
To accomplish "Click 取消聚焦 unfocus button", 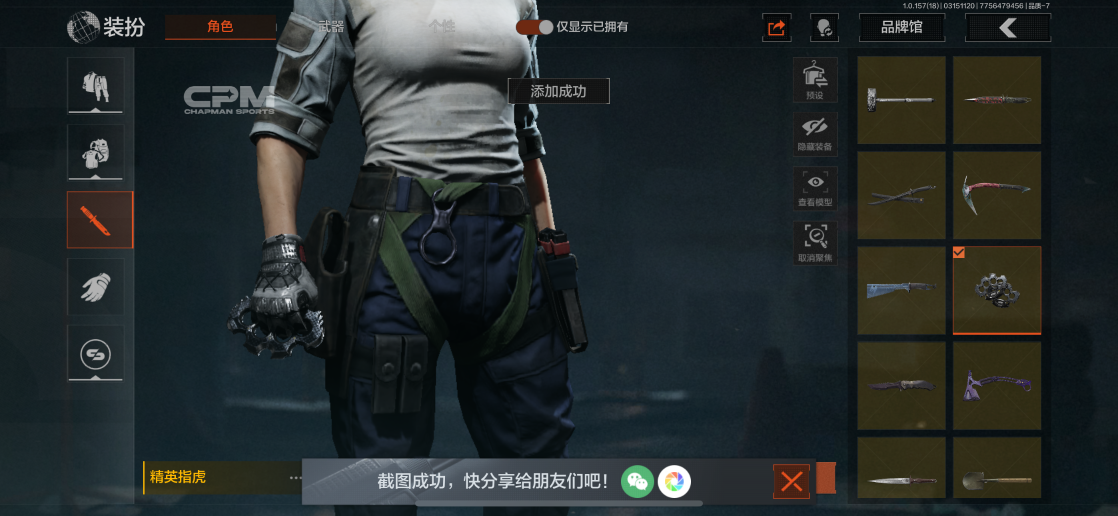I will (815, 243).
